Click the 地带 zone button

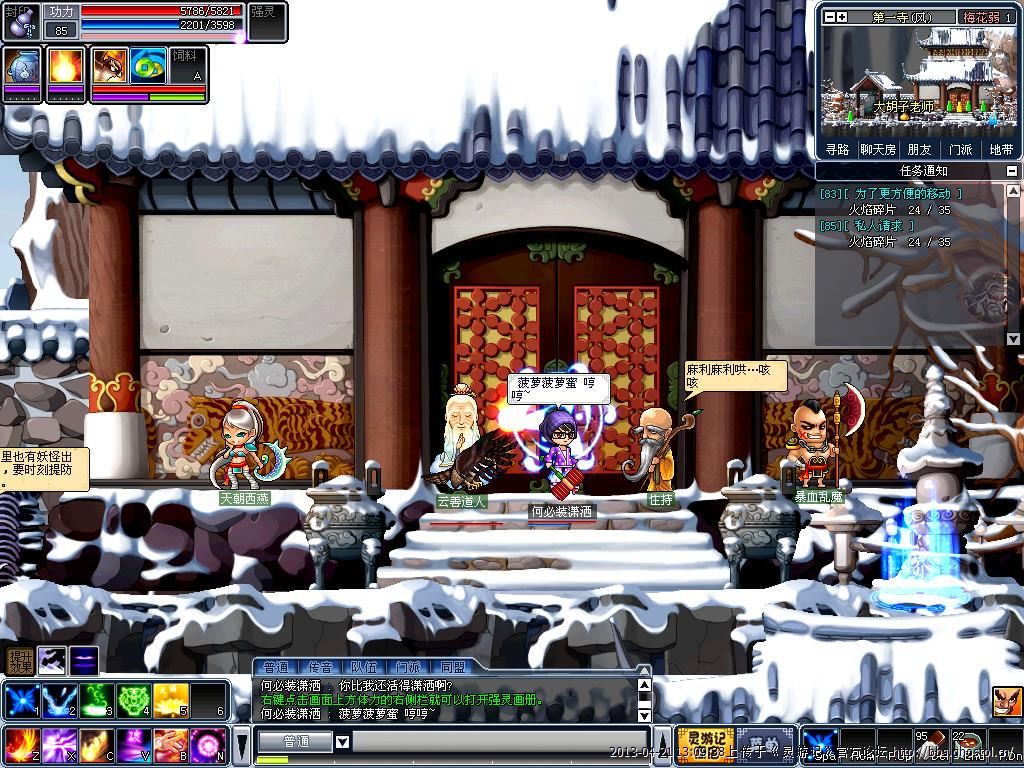pos(1000,149)
